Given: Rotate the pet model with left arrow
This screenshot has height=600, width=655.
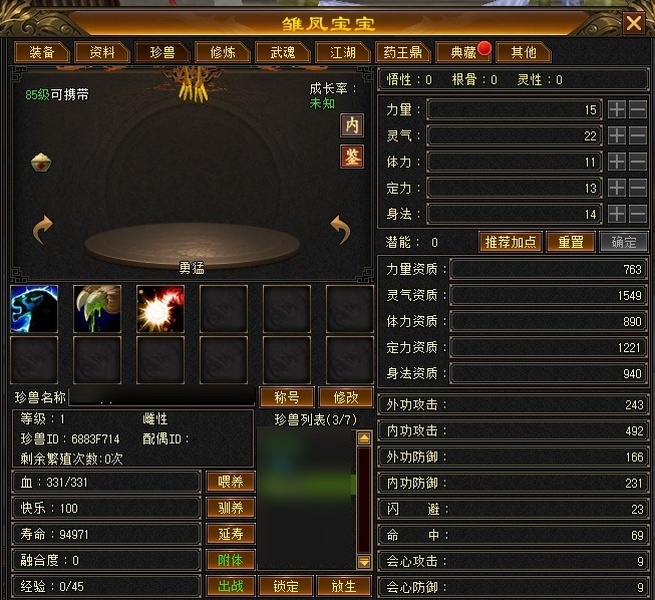Looking at the screenshot, I should (x=42, y=231).
